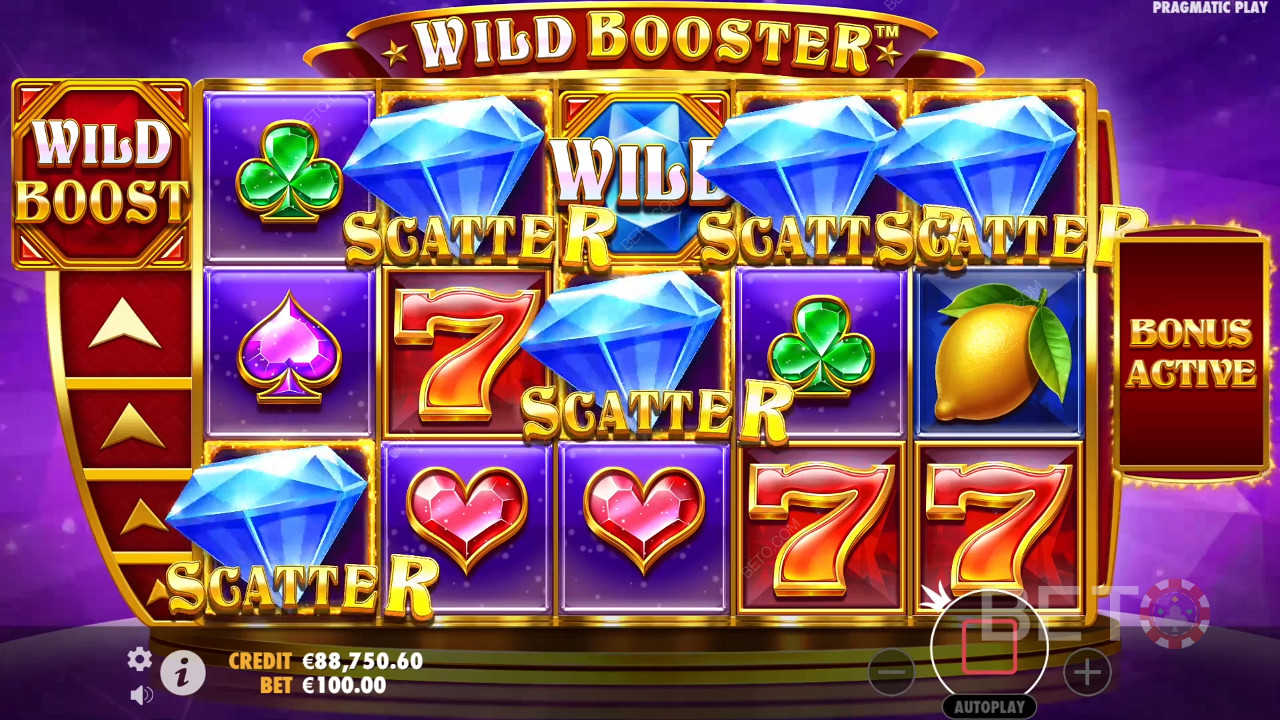Stop the spin with the red square button
The image size is (1280, 720).
tap(989, 647)
